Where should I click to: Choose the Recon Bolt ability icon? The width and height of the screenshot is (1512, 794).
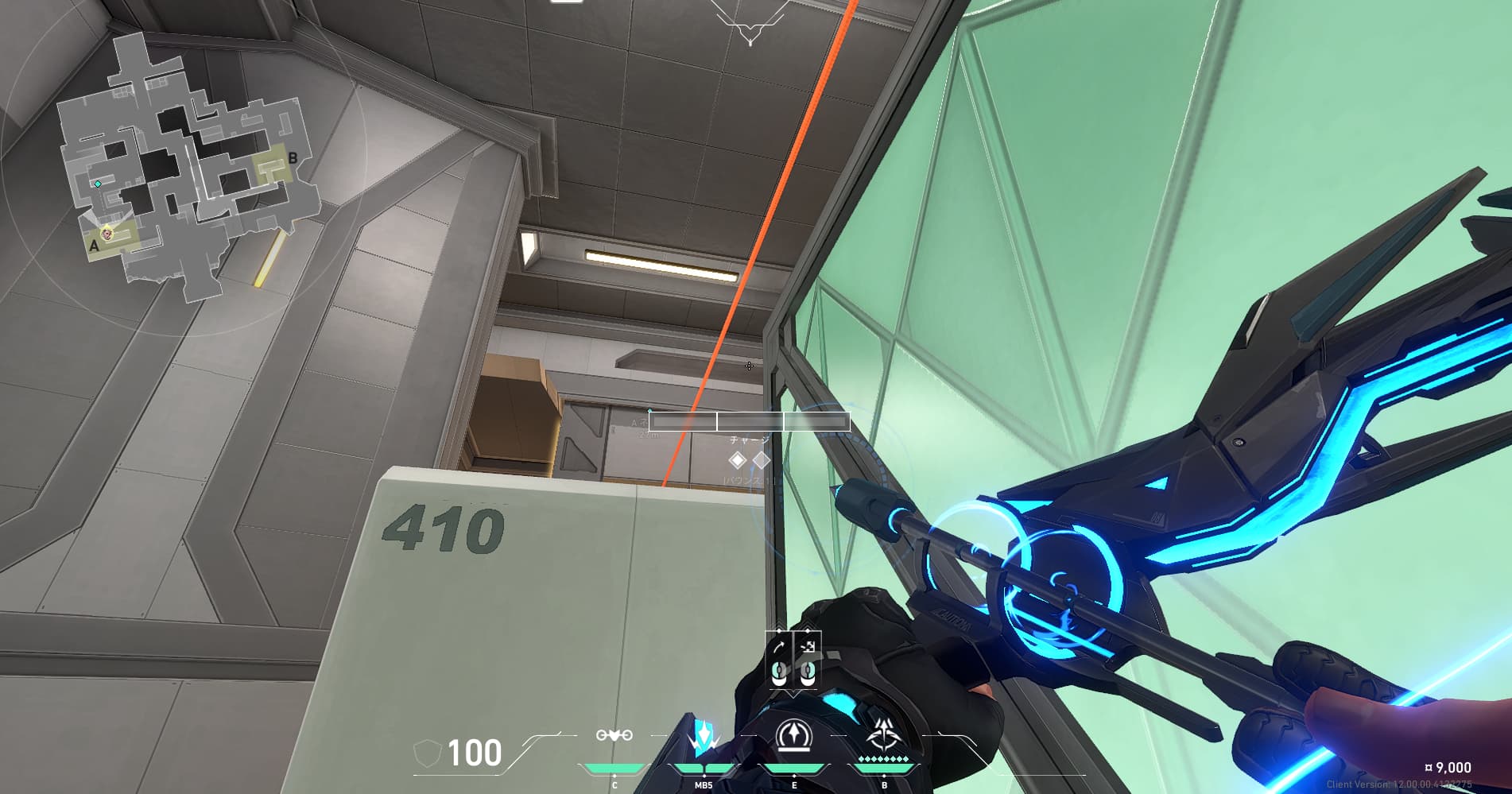793,735
